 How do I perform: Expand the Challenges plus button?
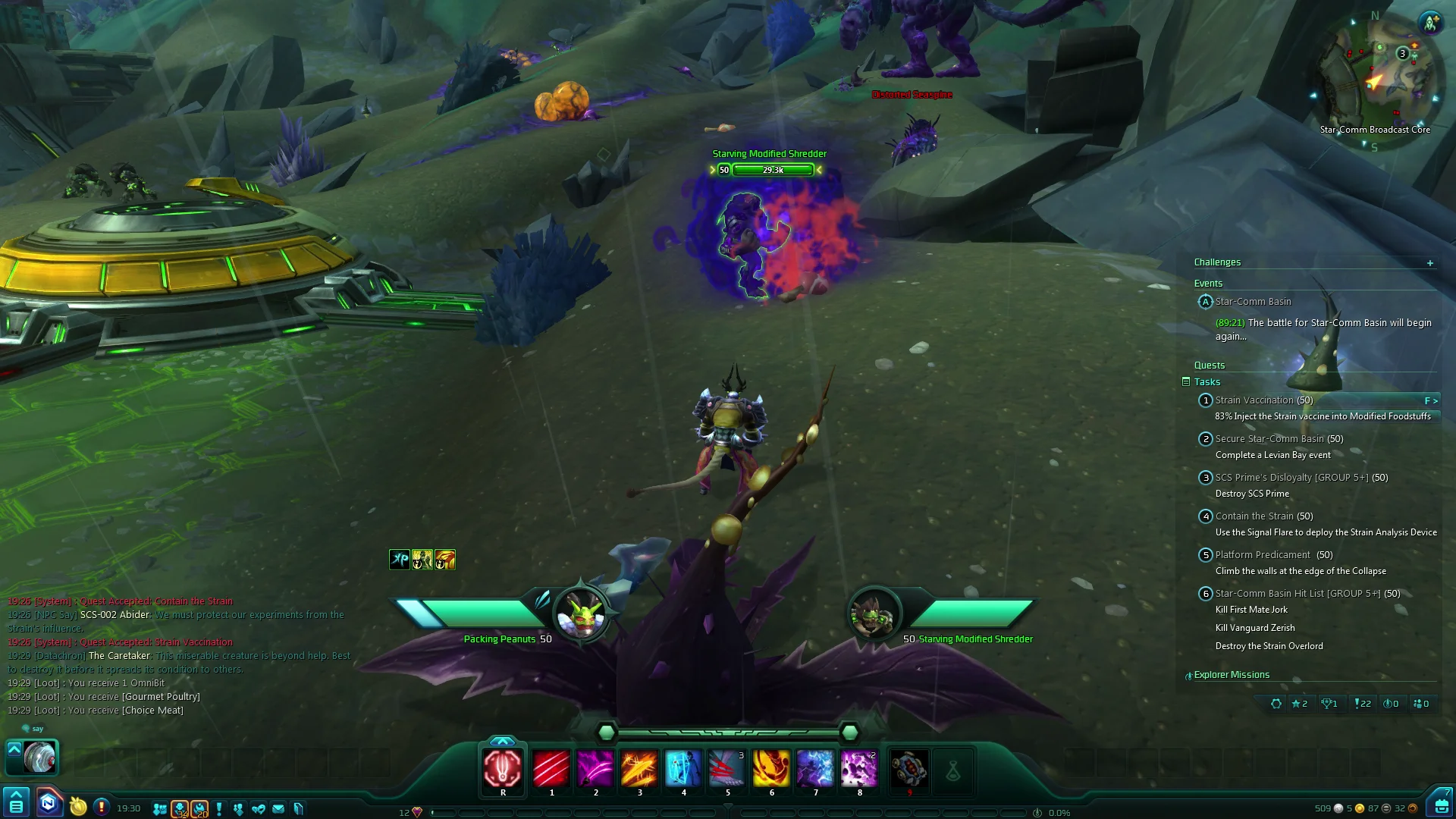[1430, 263]
